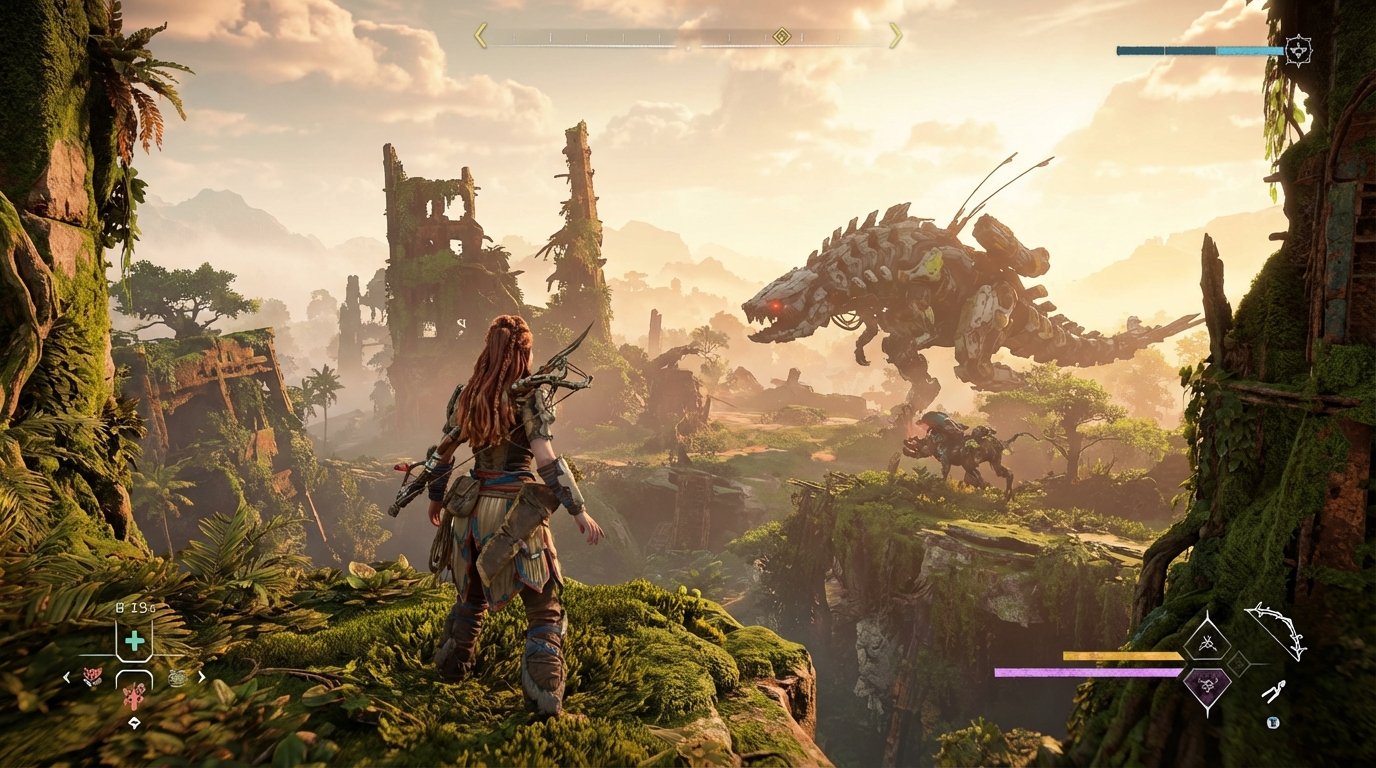This screenshot has height=768, width=1376.
Task: Choose the pink flower item in lower slot
Action: tap(134, 695)
